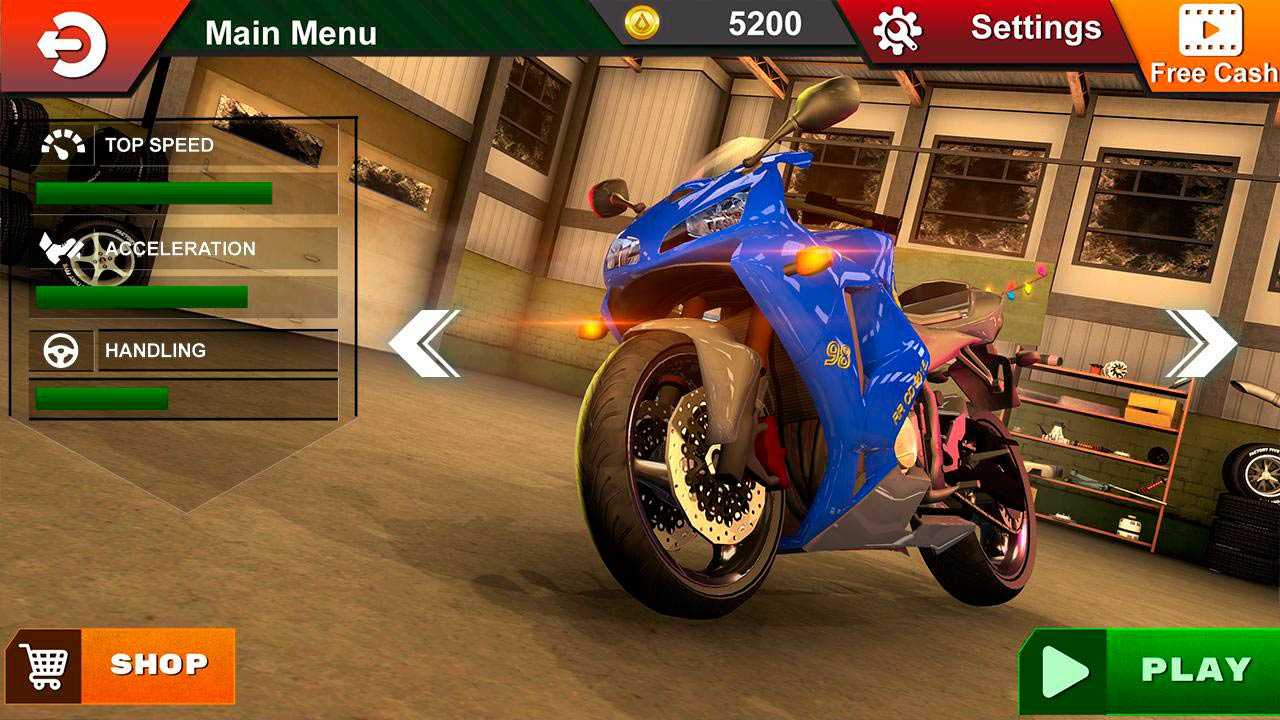Show the previous motorcycle with left arrow
Image resolution: width=1280 pixels, height=720 pixels.
[424, 343]
